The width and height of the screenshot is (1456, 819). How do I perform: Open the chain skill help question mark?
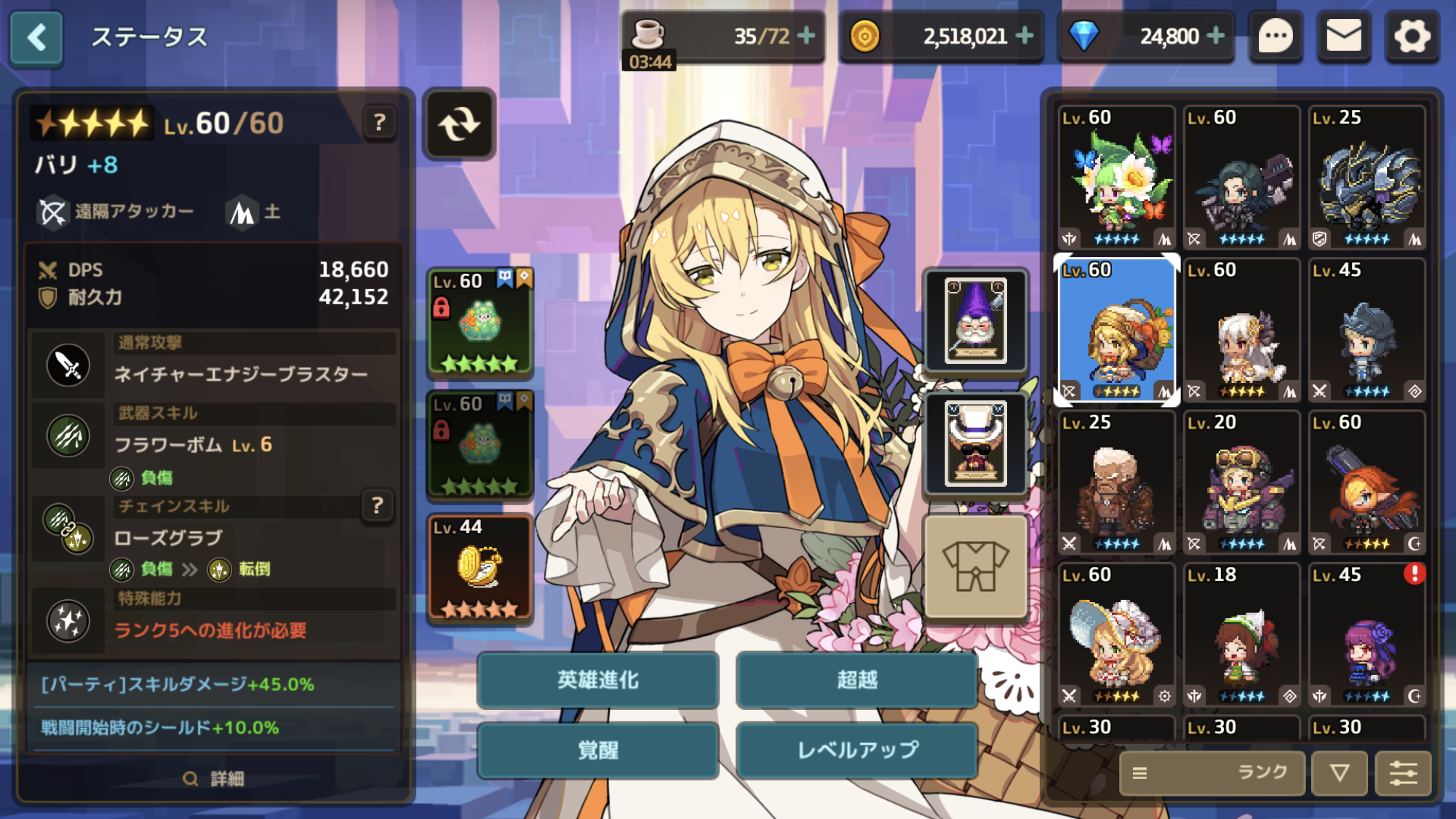pos(377,505)
